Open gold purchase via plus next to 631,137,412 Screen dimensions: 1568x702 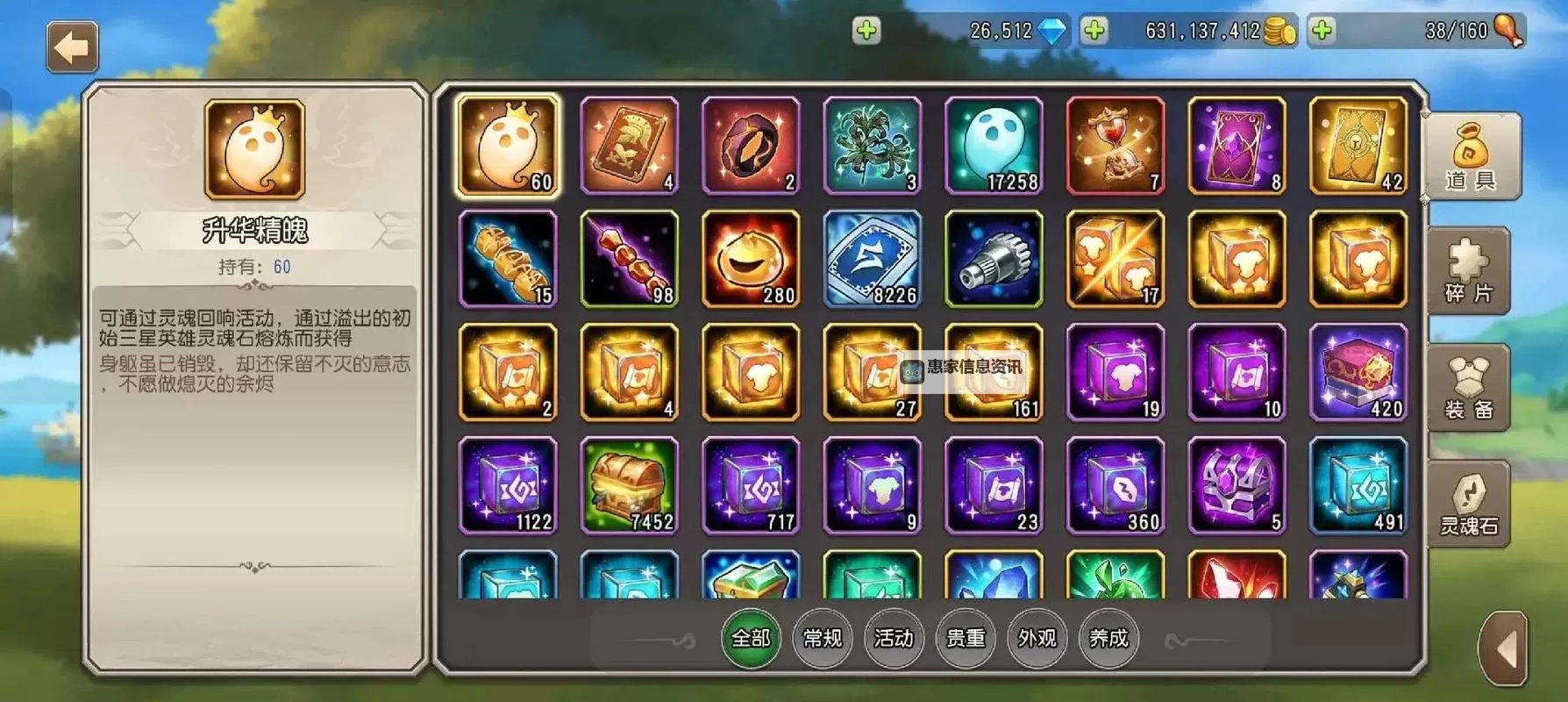[1090, 31]
